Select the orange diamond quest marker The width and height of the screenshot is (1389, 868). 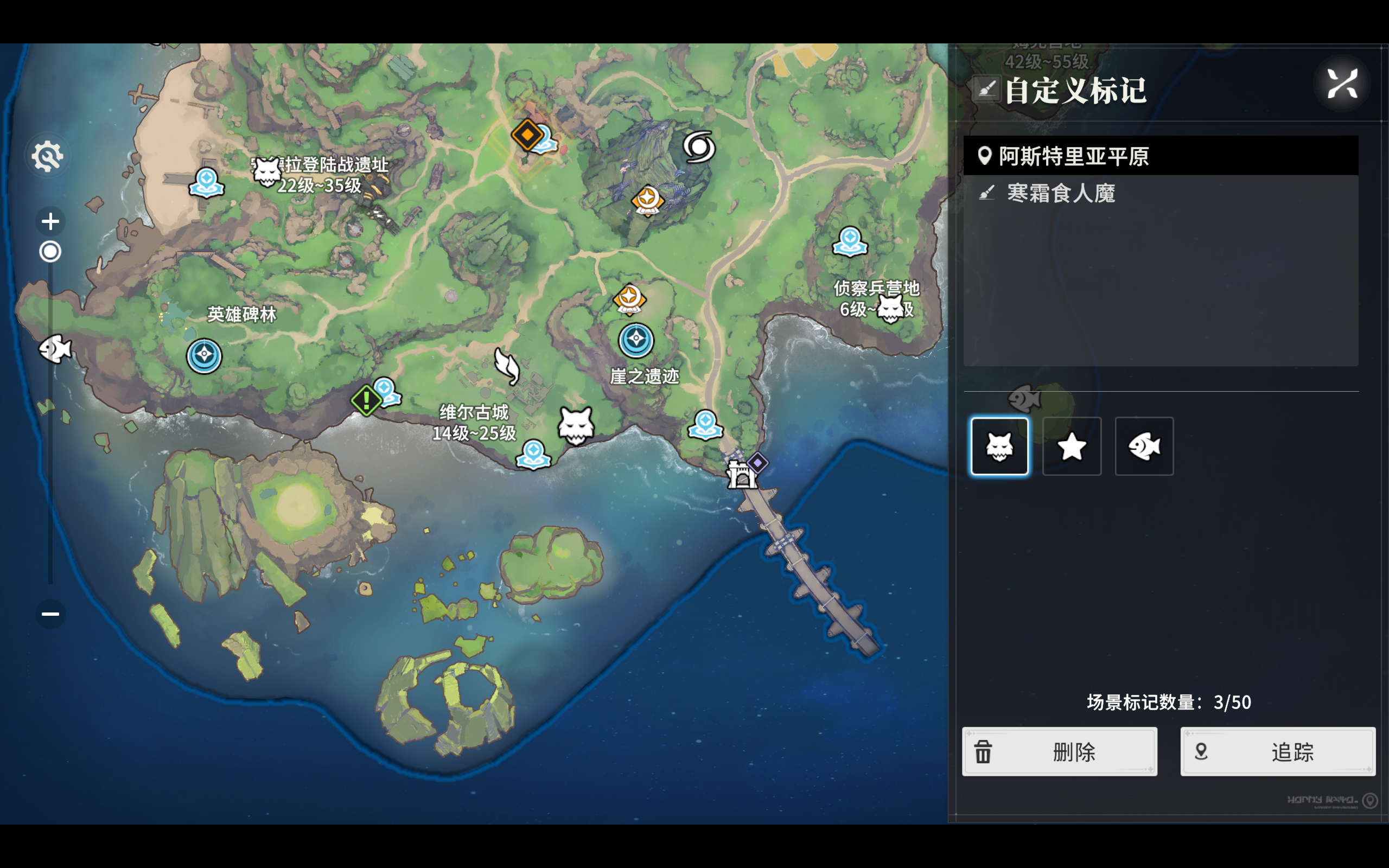click(527, 135)
